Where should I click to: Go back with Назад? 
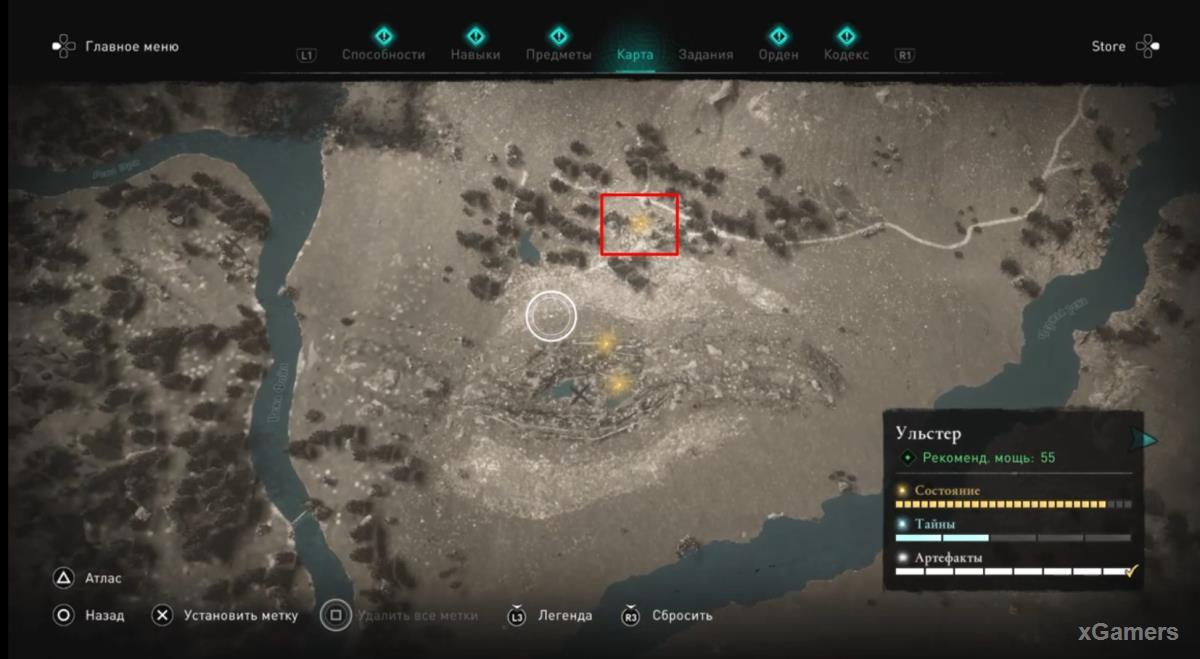pos(104,616)
